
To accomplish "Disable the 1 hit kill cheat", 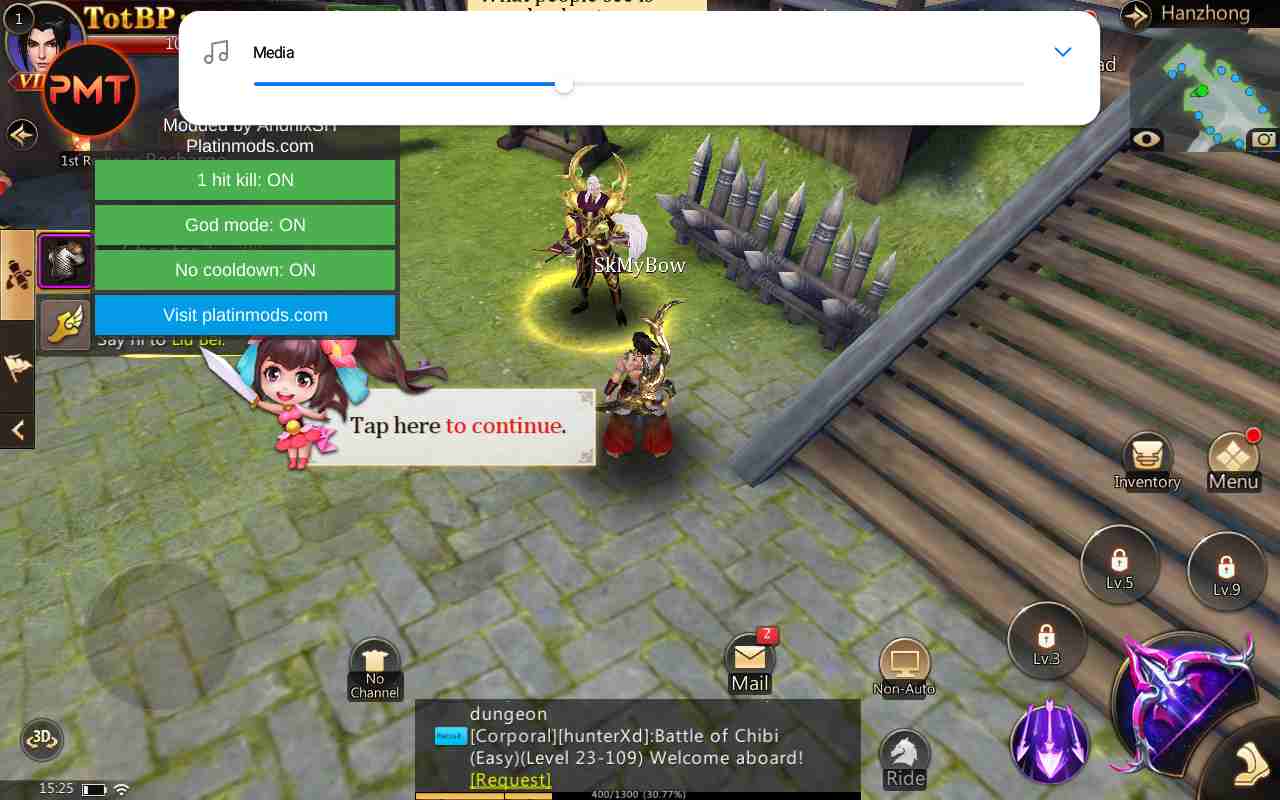I will tap(245, 180).
